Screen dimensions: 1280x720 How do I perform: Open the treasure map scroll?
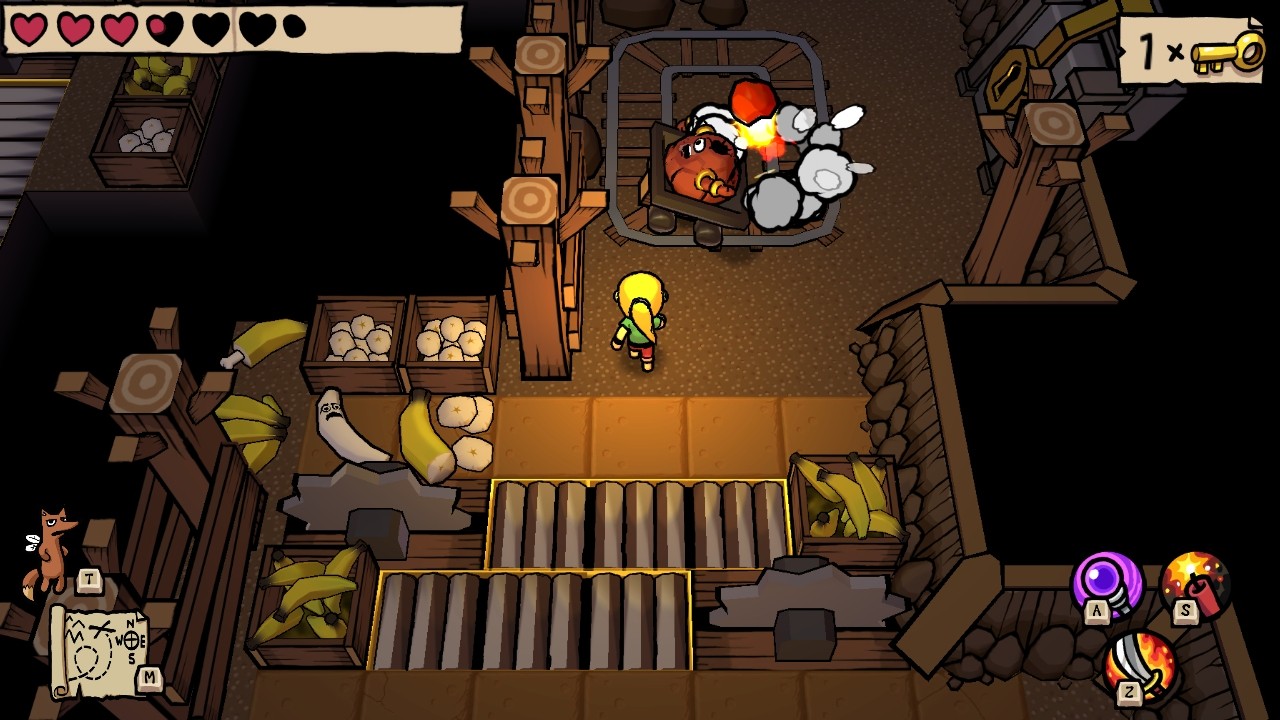(98, 650)
